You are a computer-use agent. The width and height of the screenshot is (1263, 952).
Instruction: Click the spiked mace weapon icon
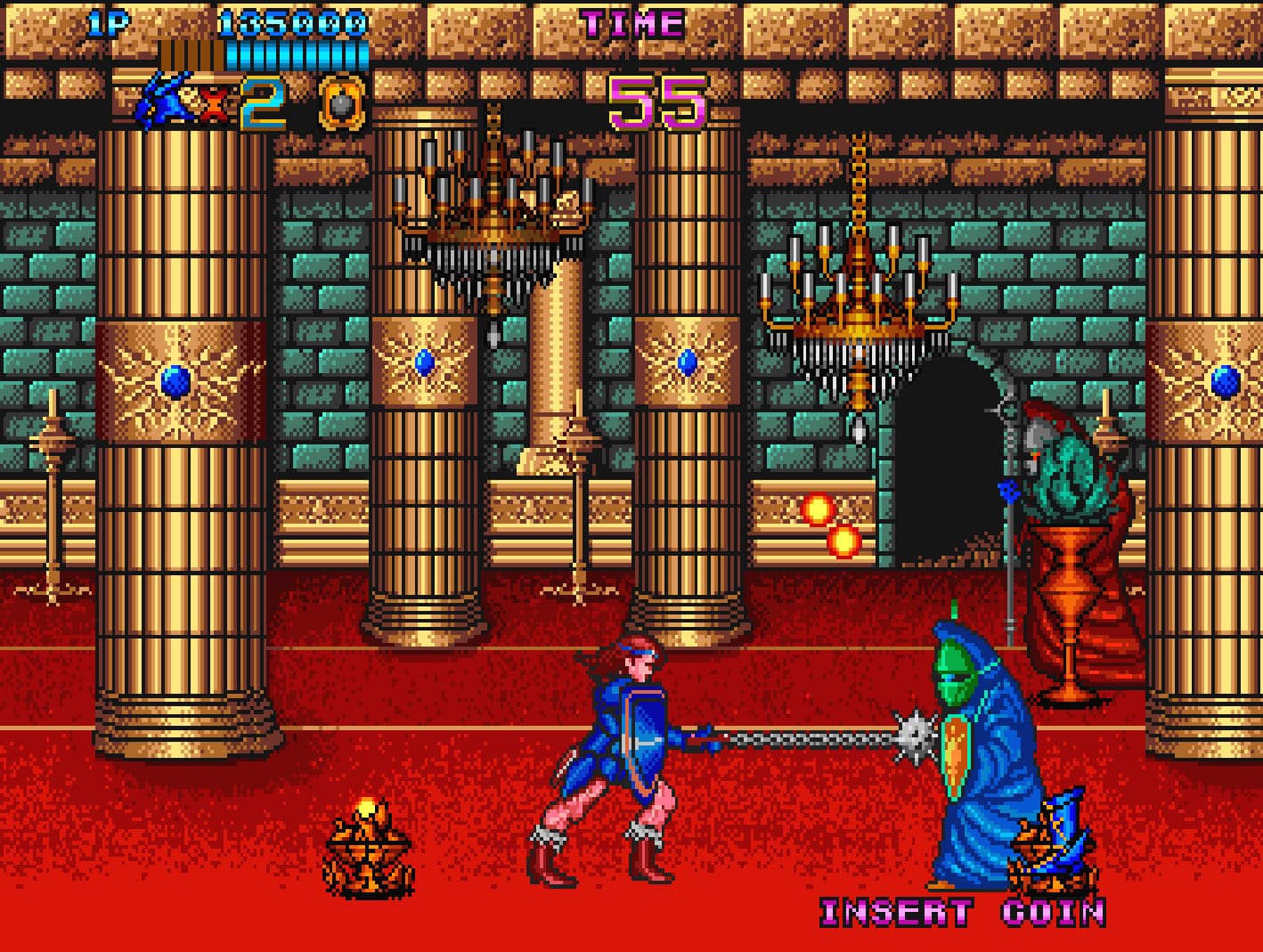[x=343, y=103]
